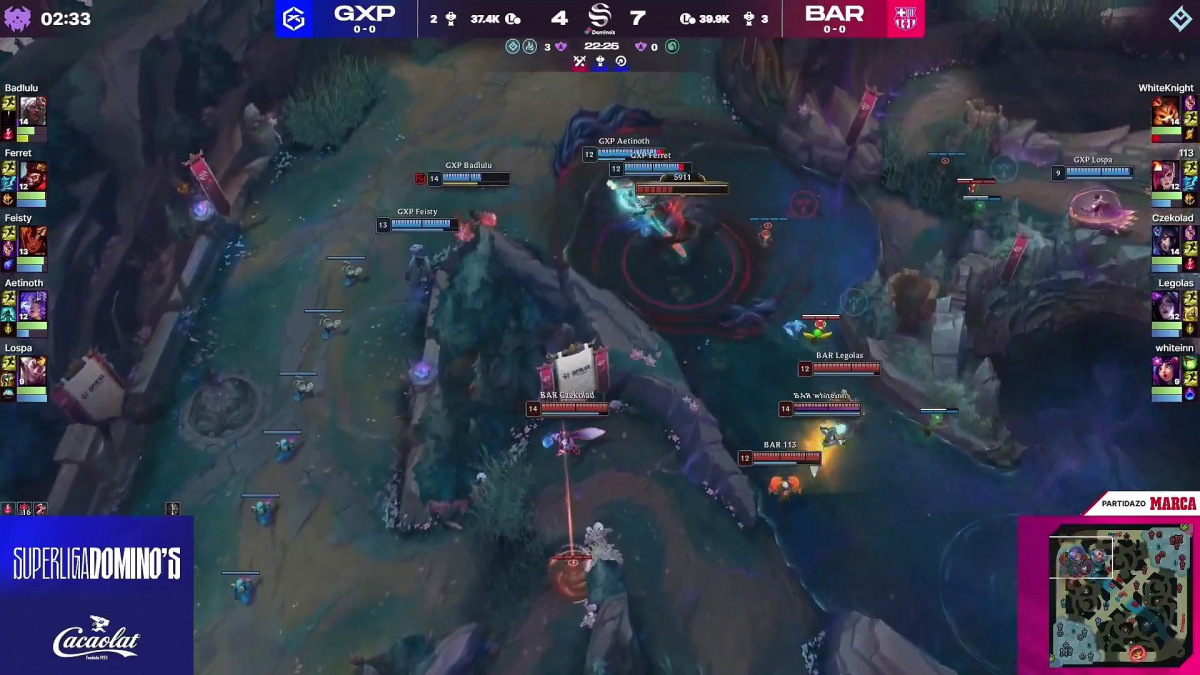1200x675 pixels.
Task: Select Lospa's champion portrait
Action: coord(31,370)
